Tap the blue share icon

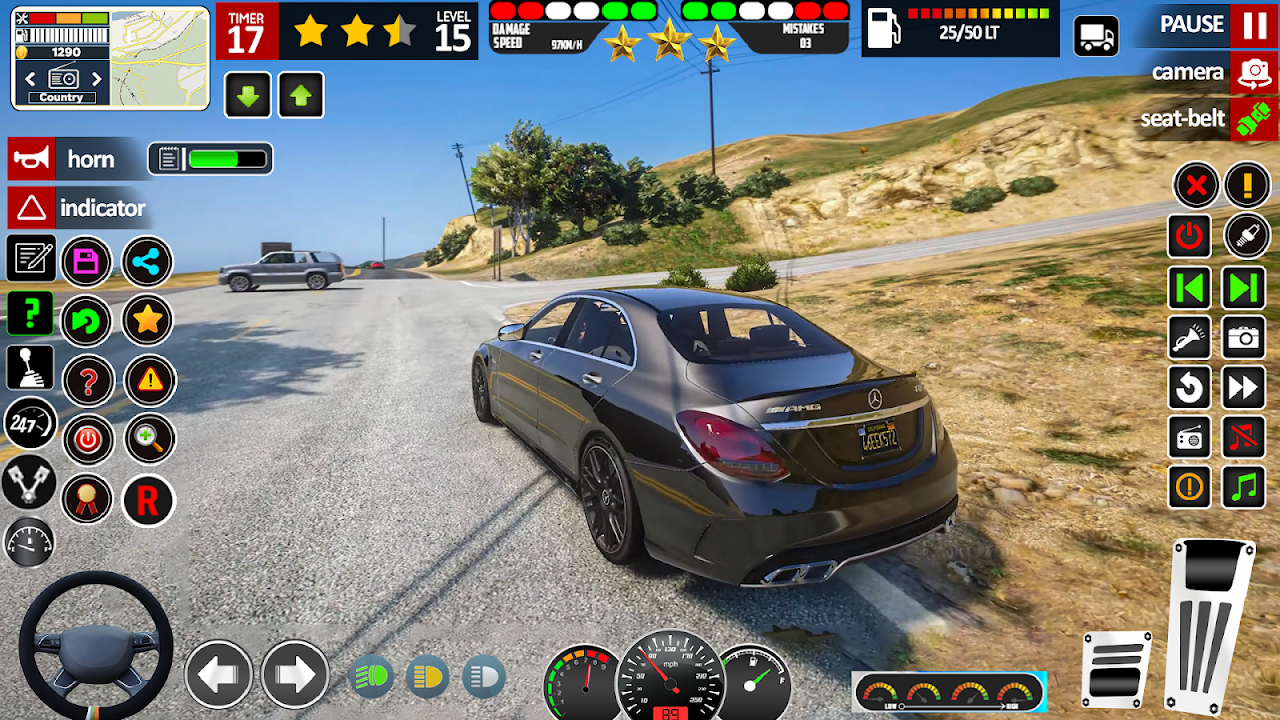[147, 262]
